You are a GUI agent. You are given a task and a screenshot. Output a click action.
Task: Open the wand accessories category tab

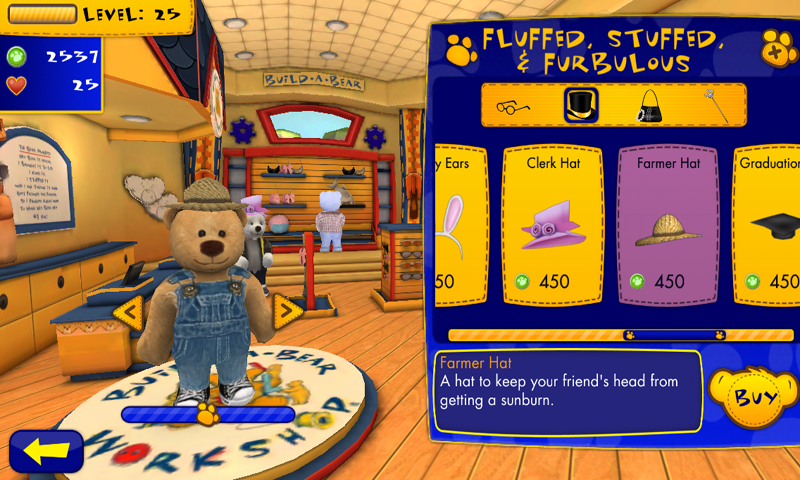pyautogui.click(x=711, y=105)
